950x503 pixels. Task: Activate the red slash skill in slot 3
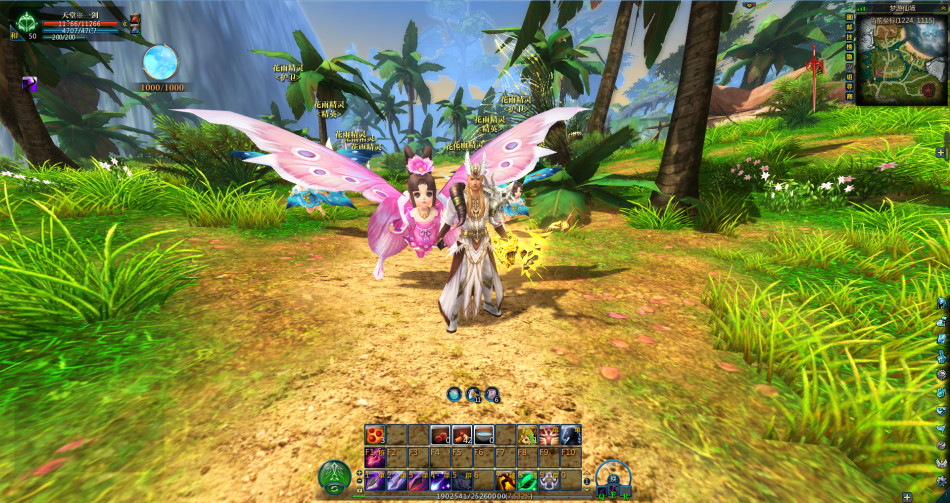(x=417, y=481)
